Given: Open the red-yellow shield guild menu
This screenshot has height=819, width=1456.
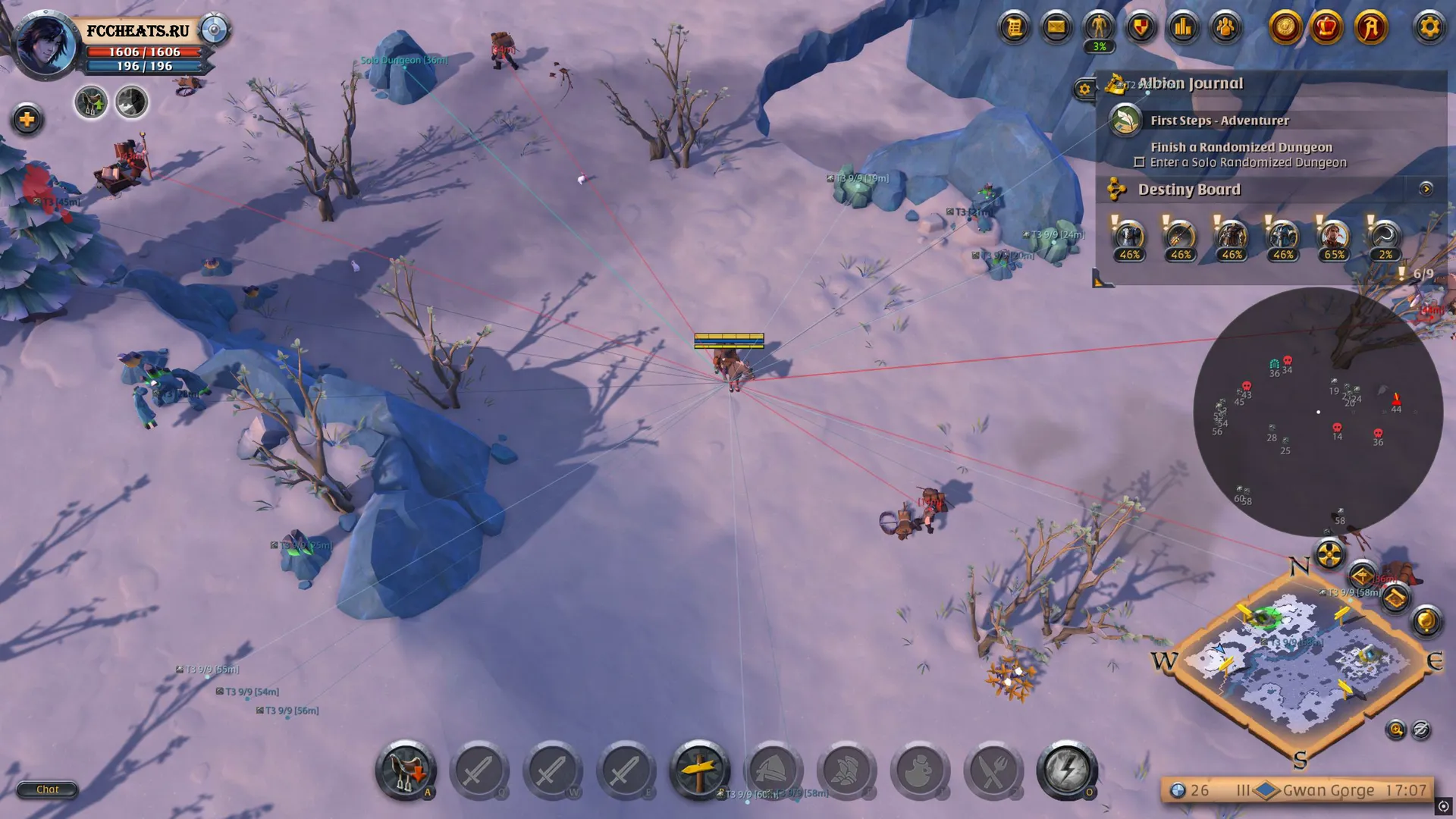Looking at the screenshot, I should (1141, 28).
